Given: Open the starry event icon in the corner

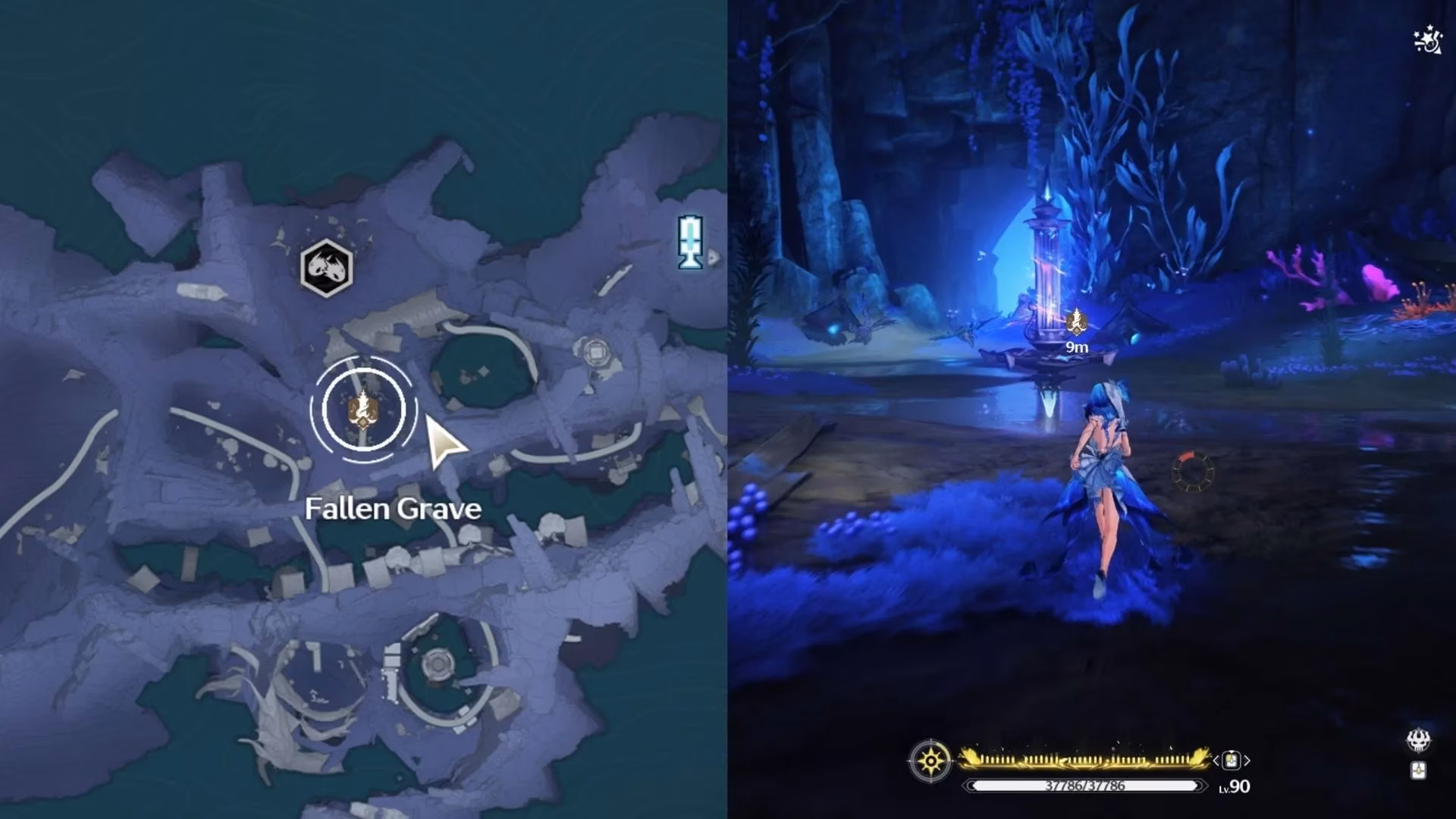Looking at the screenshot, I should (x=1428, y=40).
